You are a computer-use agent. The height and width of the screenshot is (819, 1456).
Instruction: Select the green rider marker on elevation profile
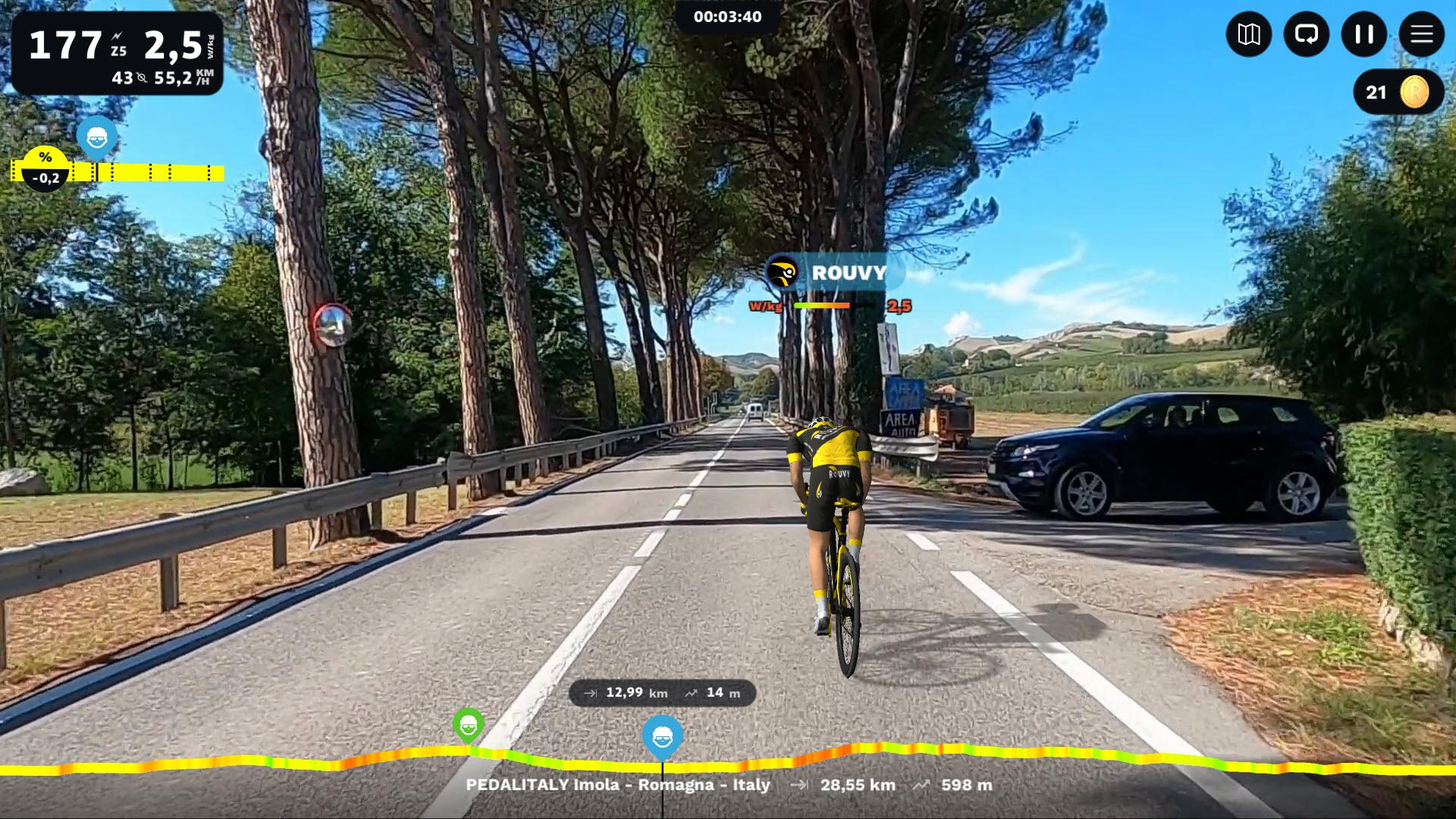468,726
